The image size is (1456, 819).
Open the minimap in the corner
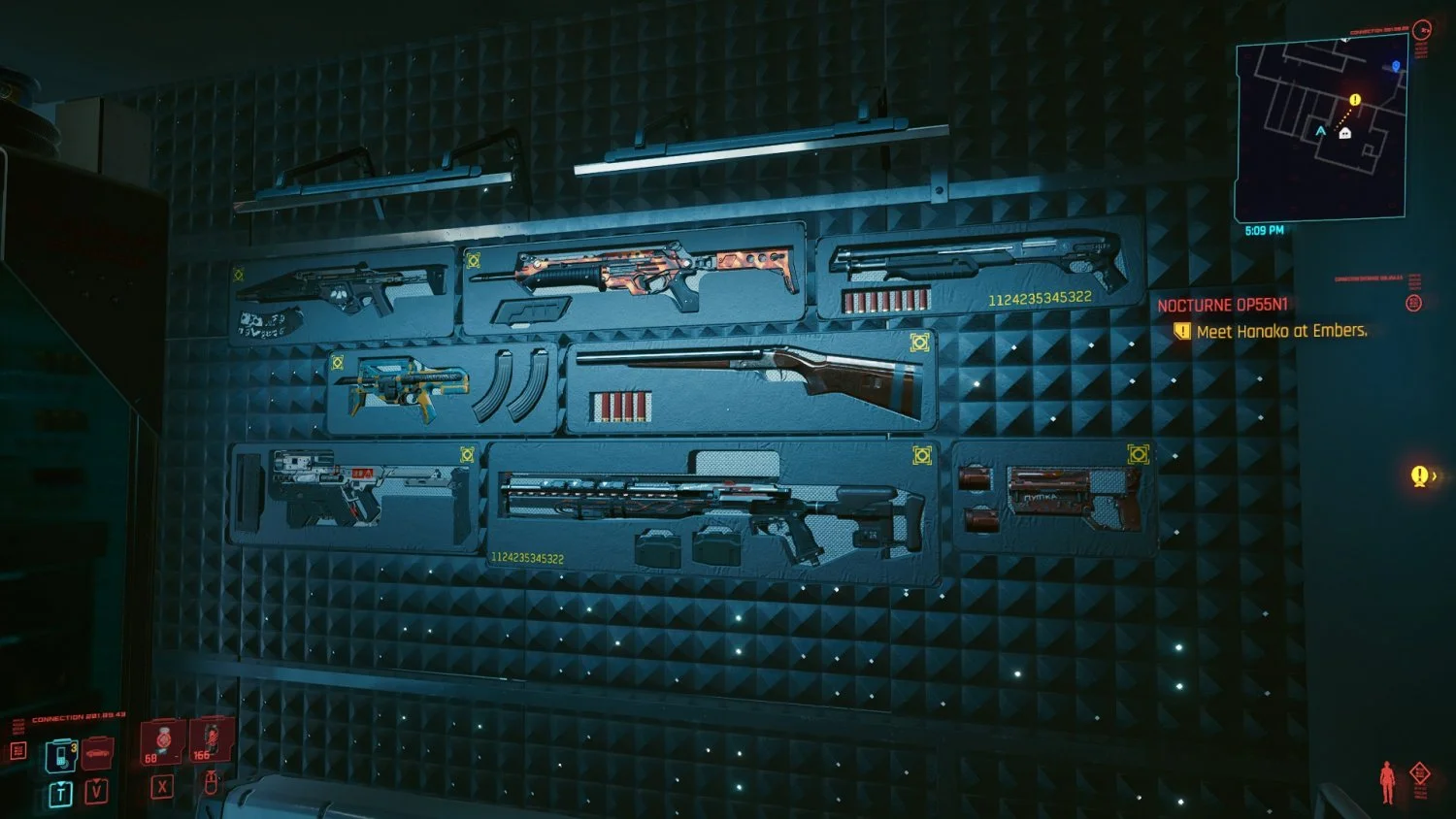click(1320, 129)
